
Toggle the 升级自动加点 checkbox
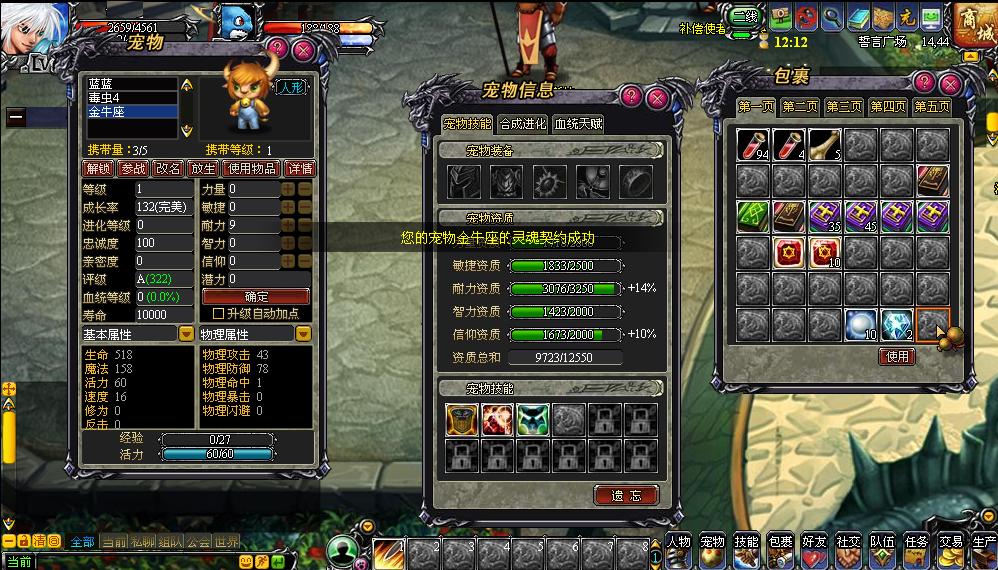tap(219, 314)
